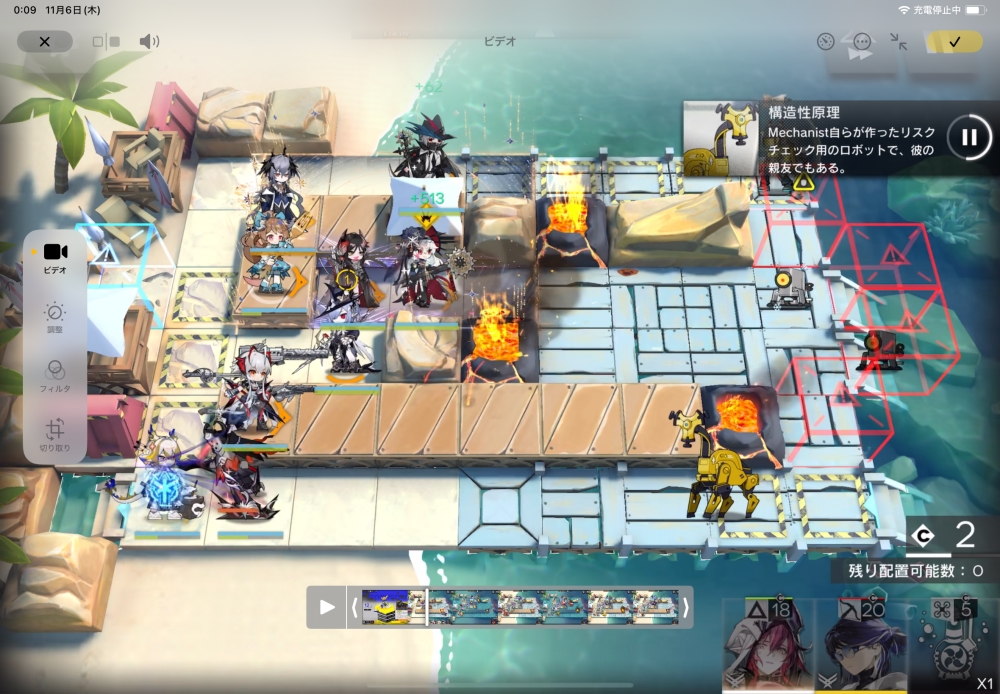The width and height of the screenshot is (1000, 694).
Task: Choose the 切り取り crop tool
Action: tap(55, 436)
